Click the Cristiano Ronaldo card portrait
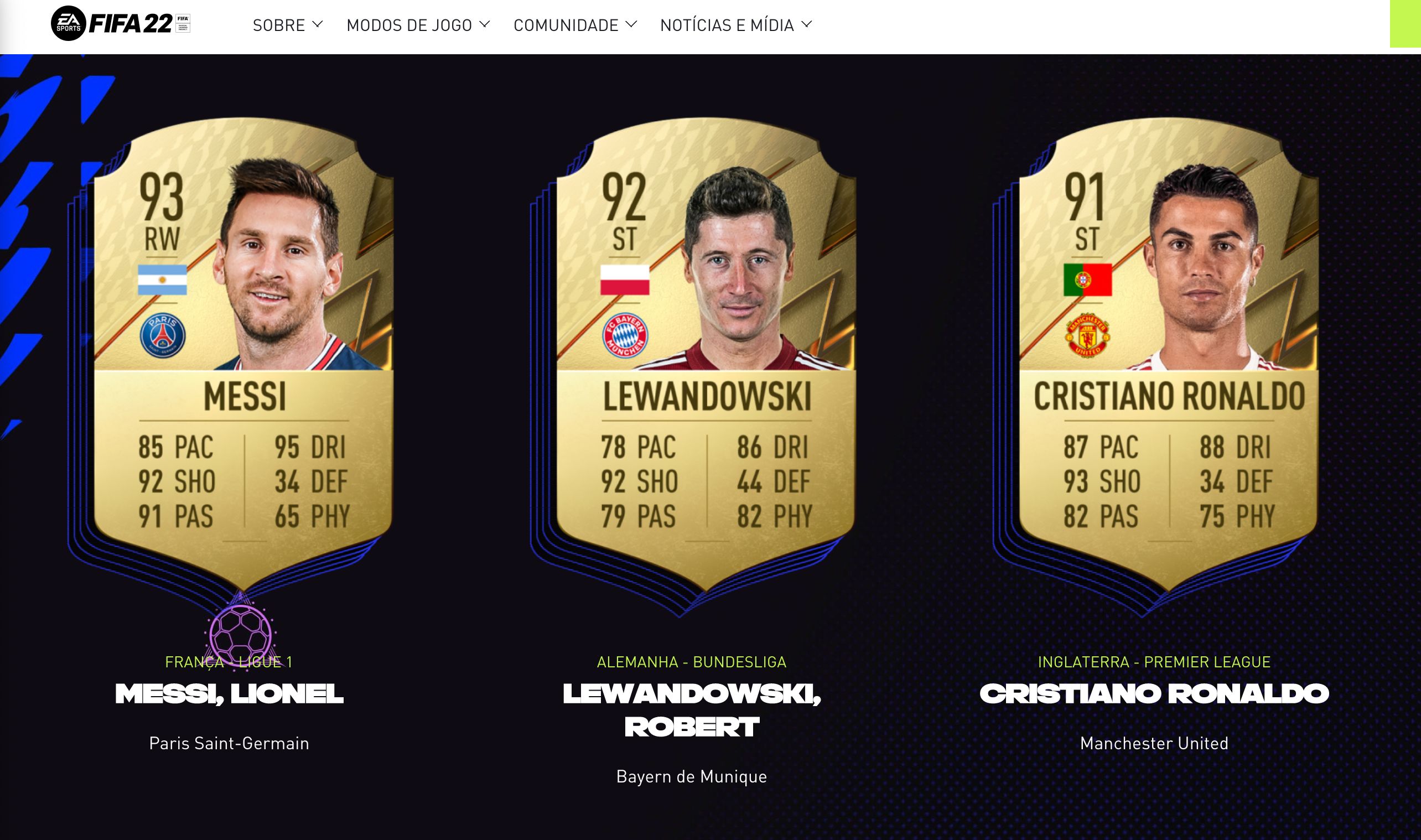Viewport: 1421px width, 840px height. [1200, 255]
